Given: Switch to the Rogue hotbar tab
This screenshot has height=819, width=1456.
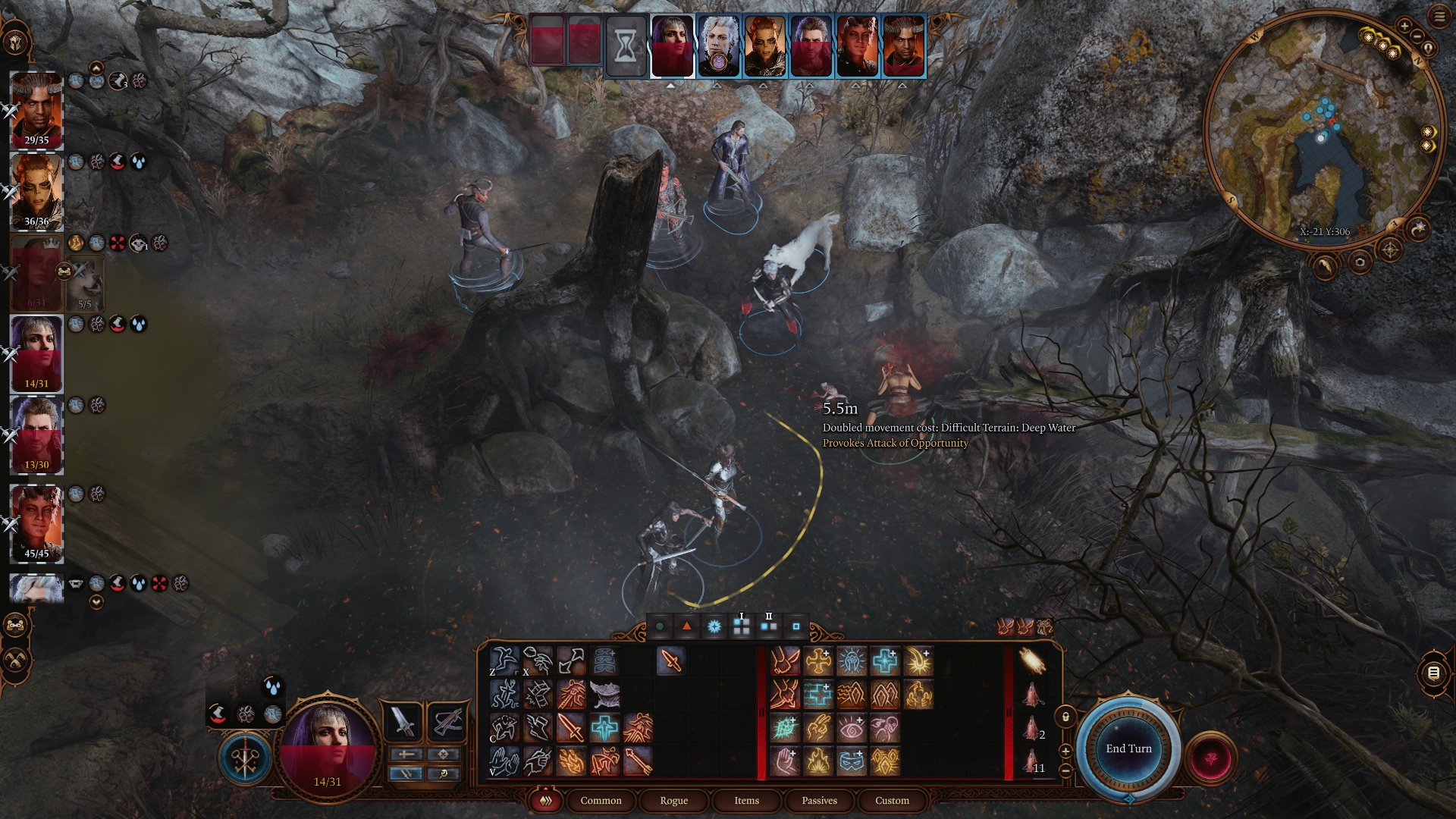Looking at the screenshot, I should pos(673,801).
